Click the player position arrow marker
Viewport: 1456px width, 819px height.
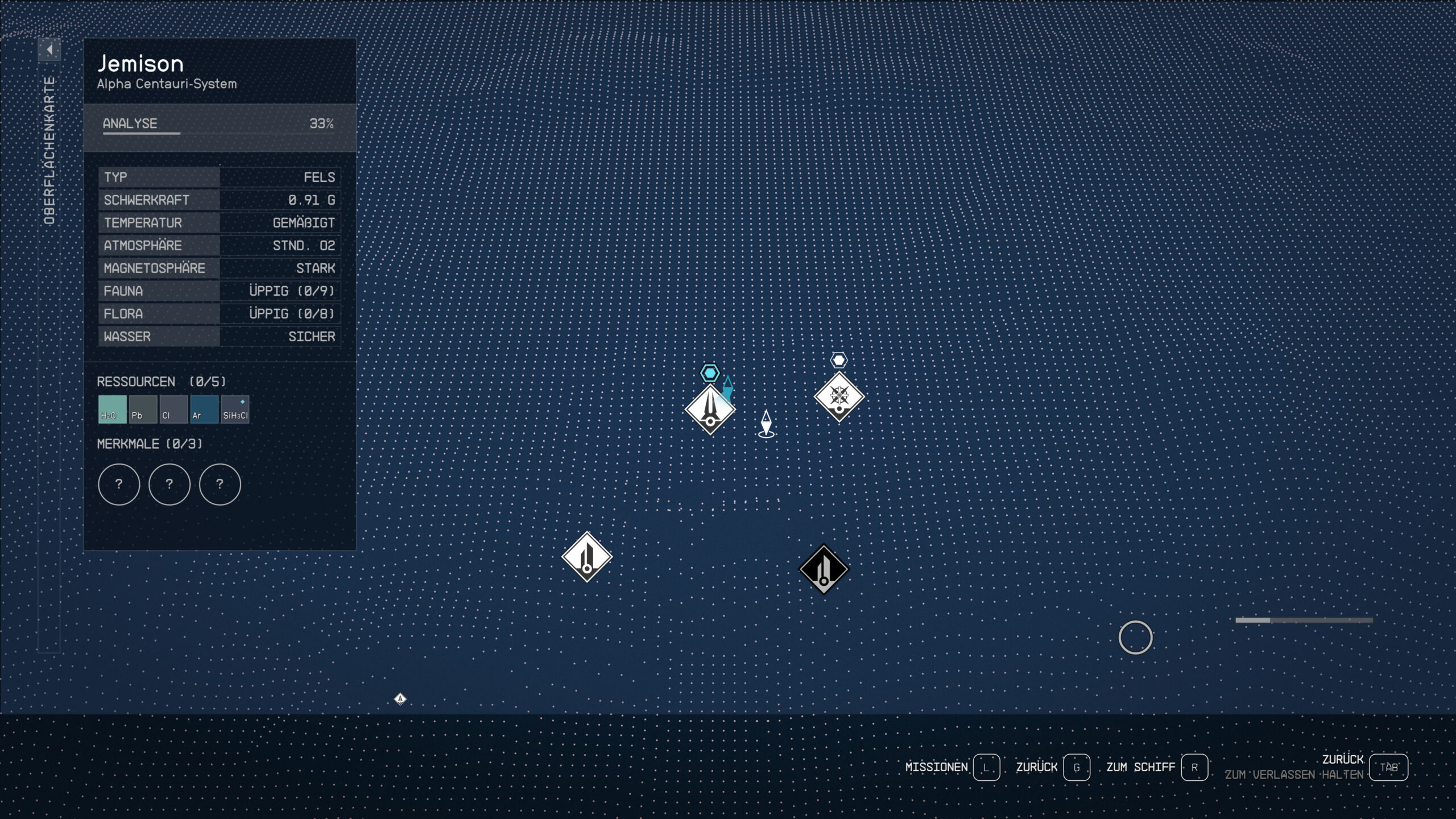766,424
